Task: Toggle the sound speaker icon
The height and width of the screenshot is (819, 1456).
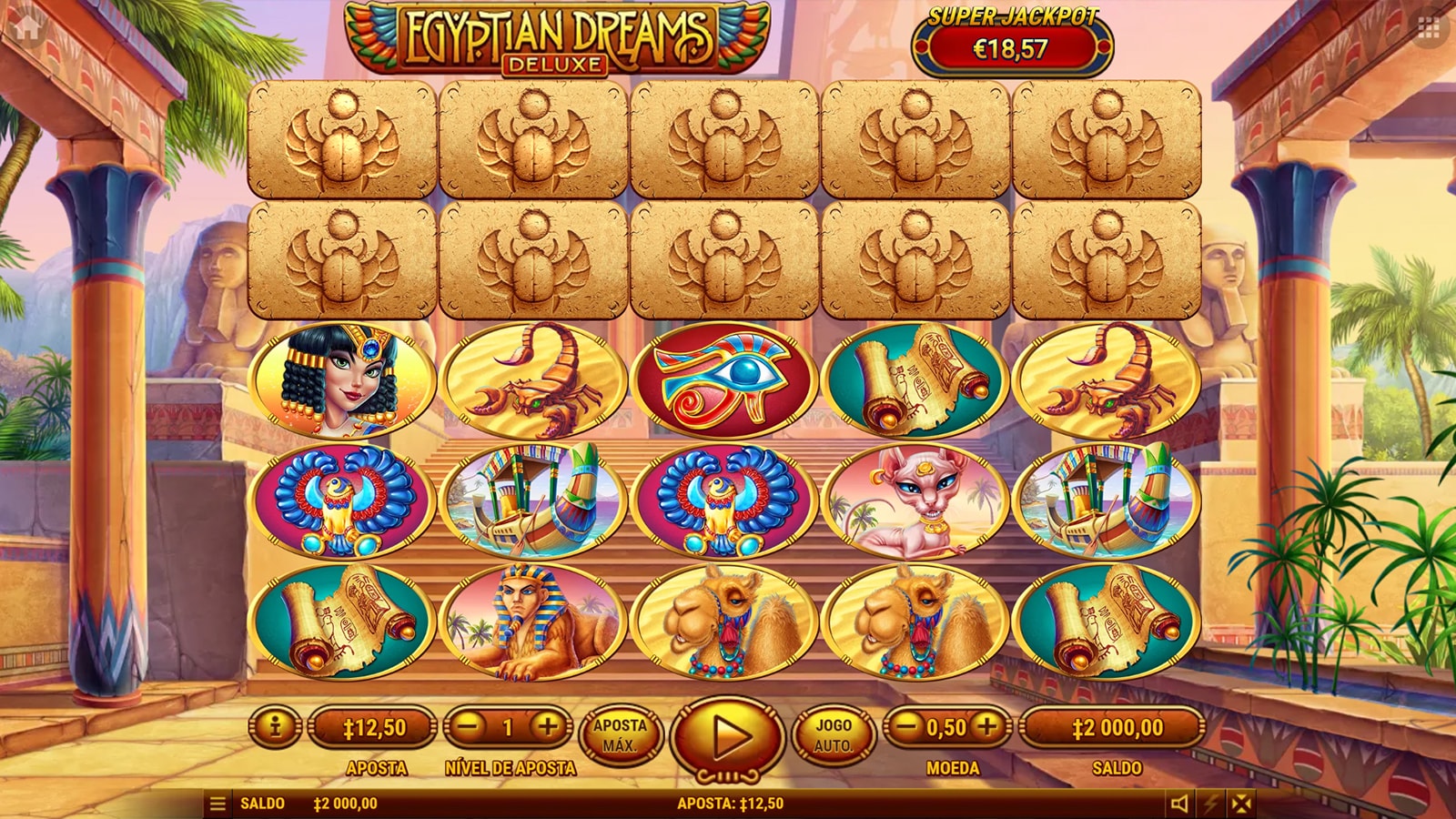Action: click(x=1179, y=804)
